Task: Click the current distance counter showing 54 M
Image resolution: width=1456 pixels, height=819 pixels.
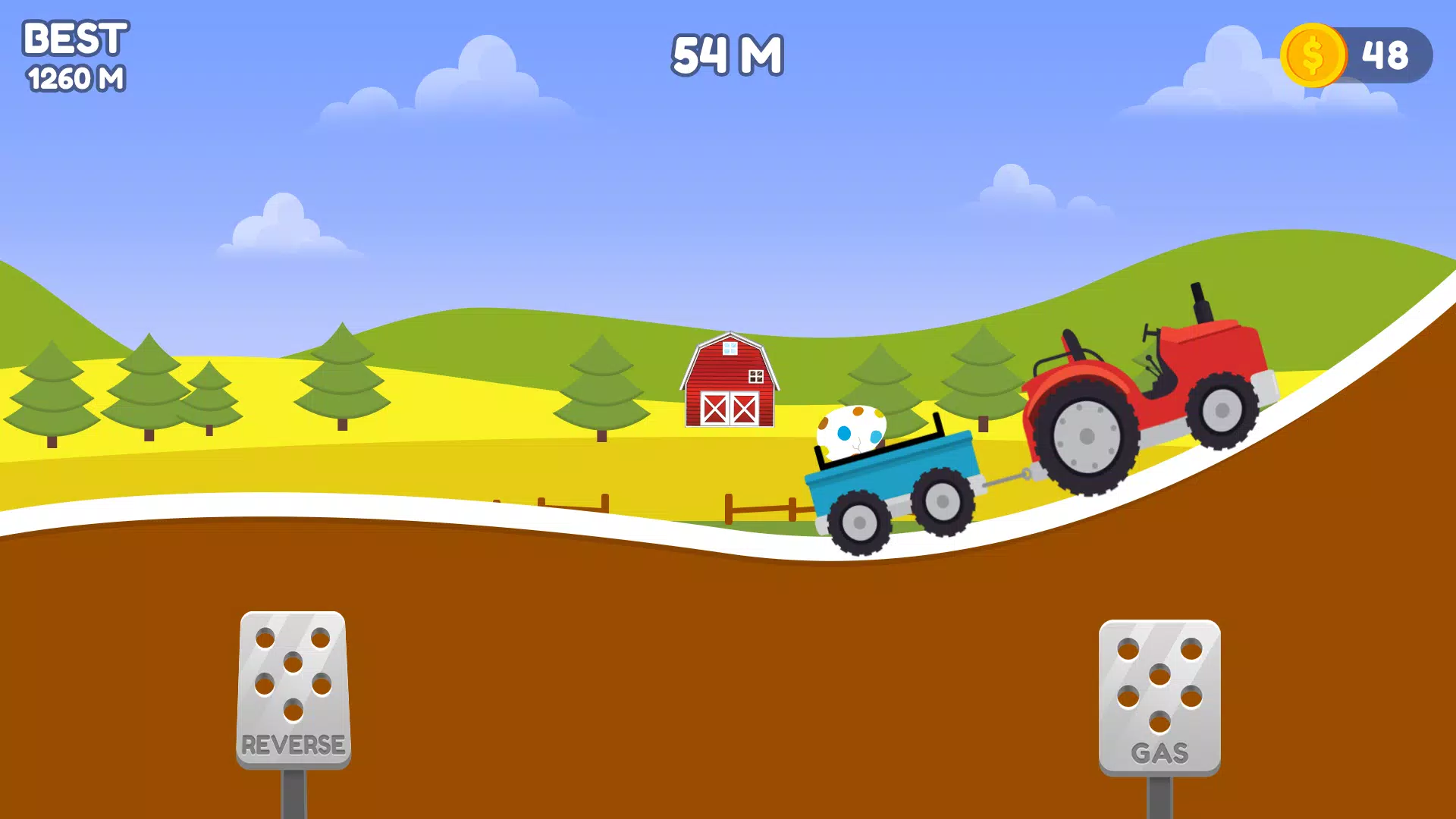Action: [x=728, y=55]
